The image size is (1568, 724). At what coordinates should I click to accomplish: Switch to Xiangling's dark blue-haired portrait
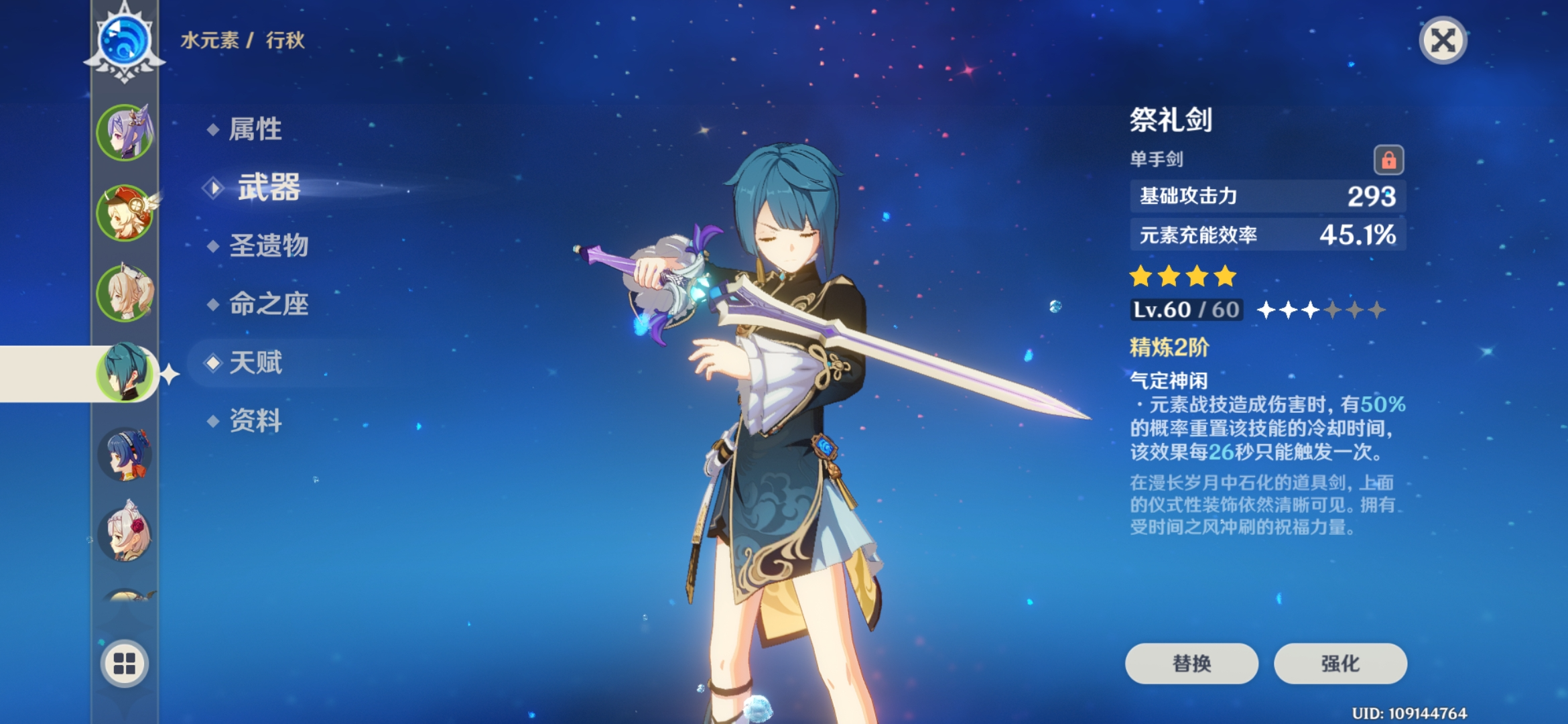[x=125, y=455]
